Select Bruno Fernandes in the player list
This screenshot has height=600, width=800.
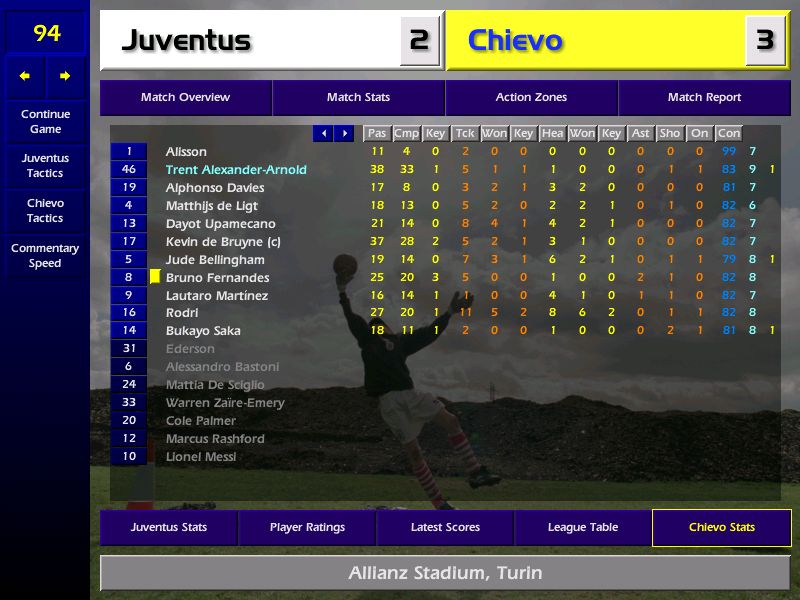coord(217,277)
